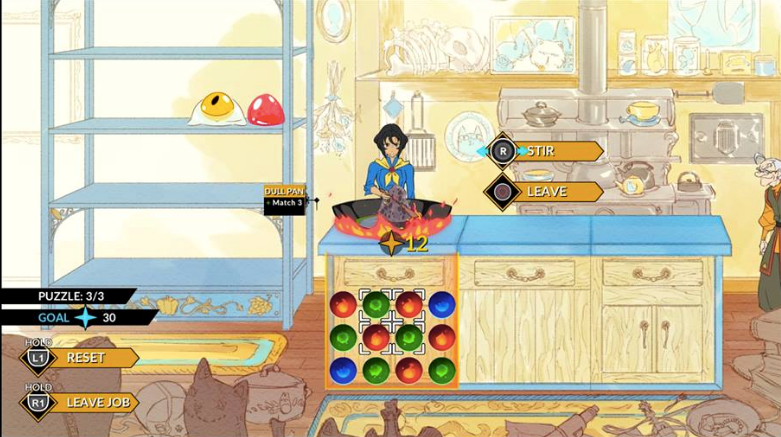
Task: Pick the blue water gem in bottom row
Action: pos(343,369)
